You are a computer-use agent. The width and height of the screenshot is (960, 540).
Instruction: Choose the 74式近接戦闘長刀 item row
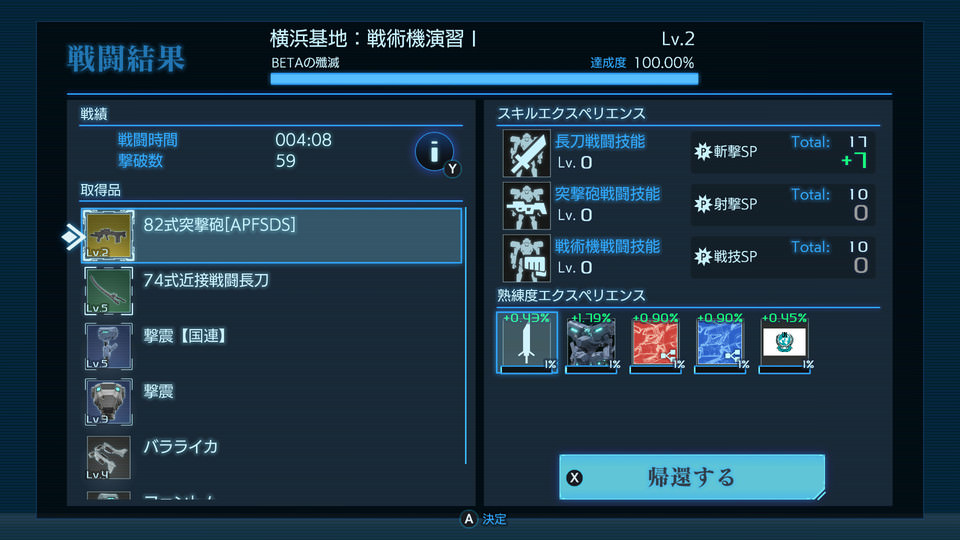(272, 290)
